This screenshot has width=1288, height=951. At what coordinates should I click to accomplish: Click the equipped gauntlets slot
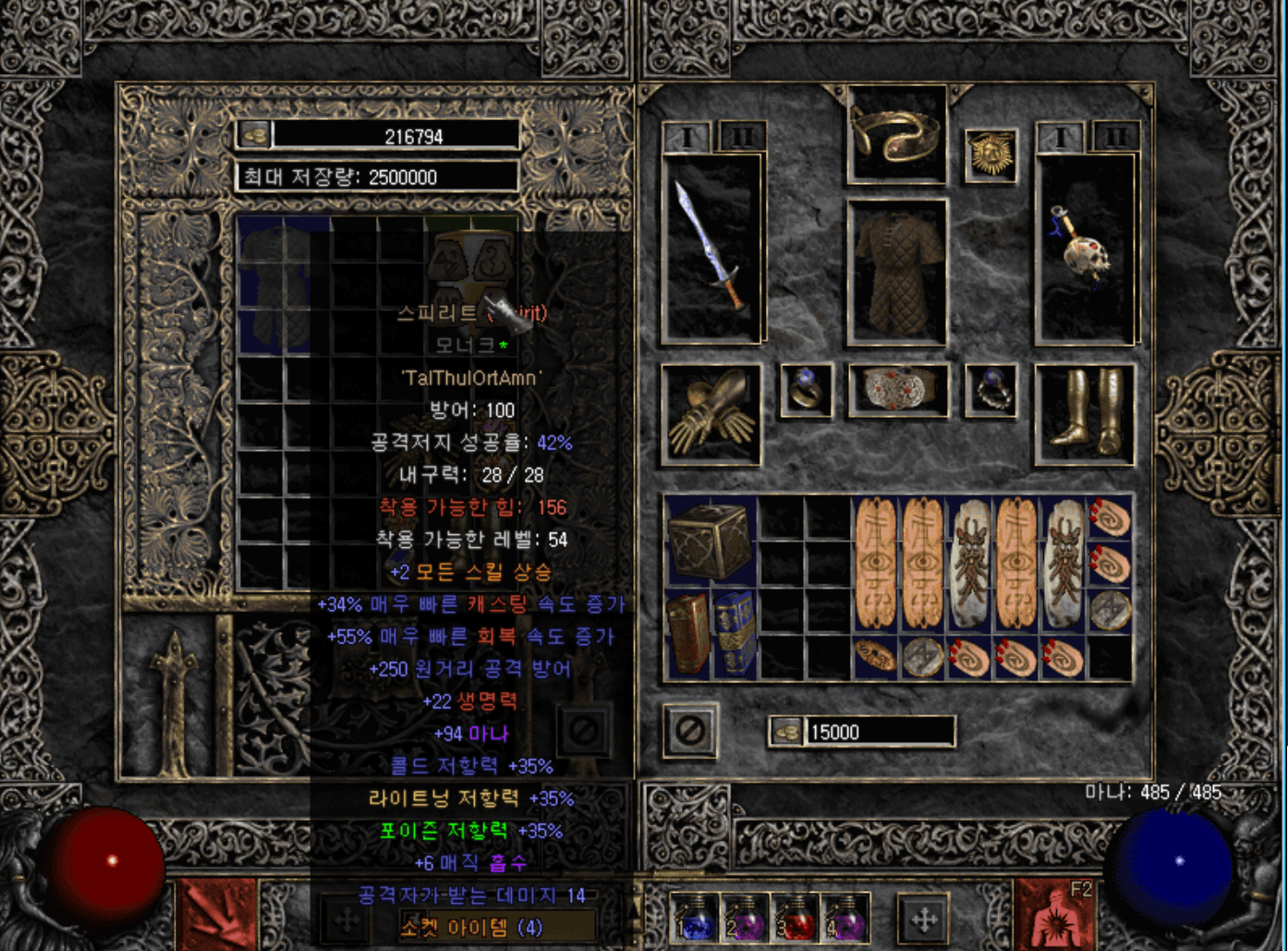coord(711,413)
